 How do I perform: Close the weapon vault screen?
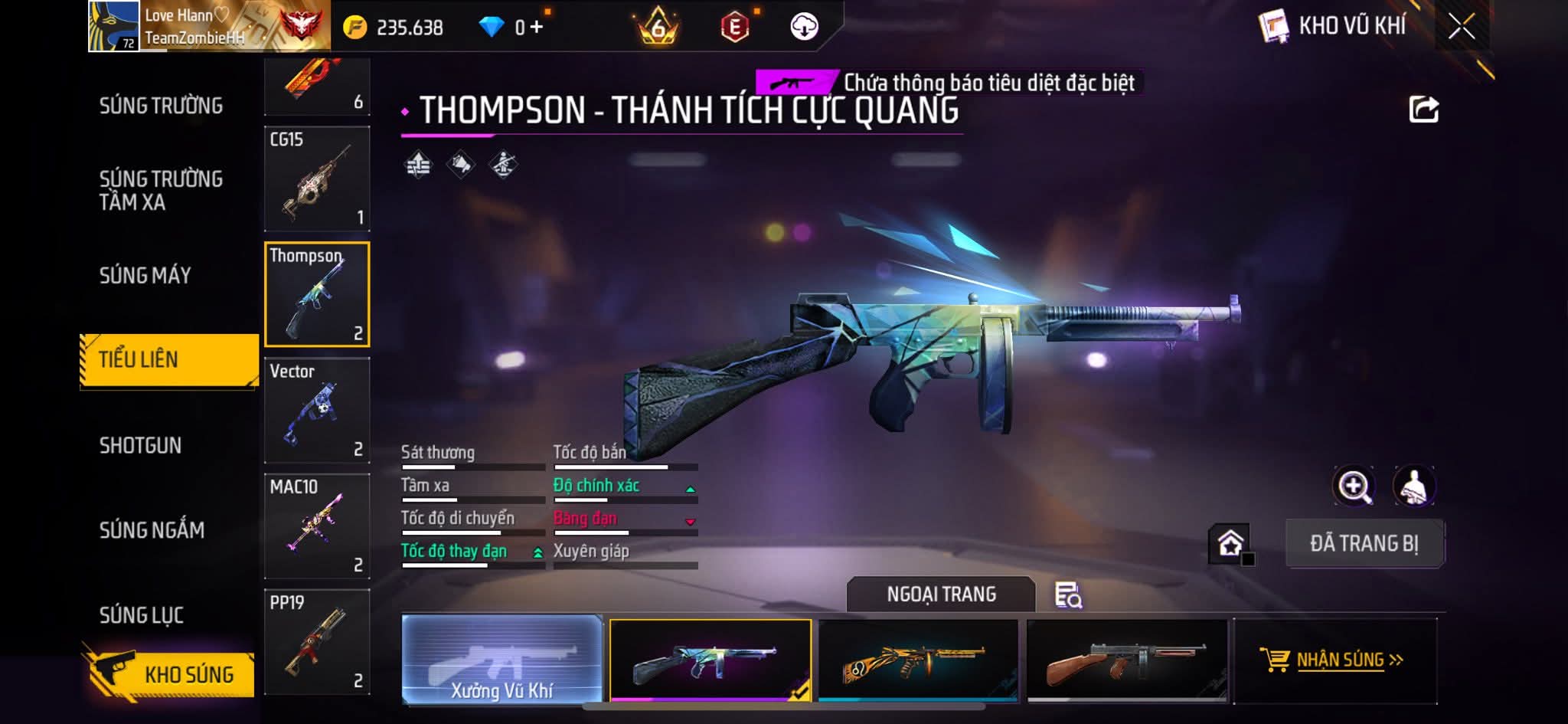pos(1461,27)
